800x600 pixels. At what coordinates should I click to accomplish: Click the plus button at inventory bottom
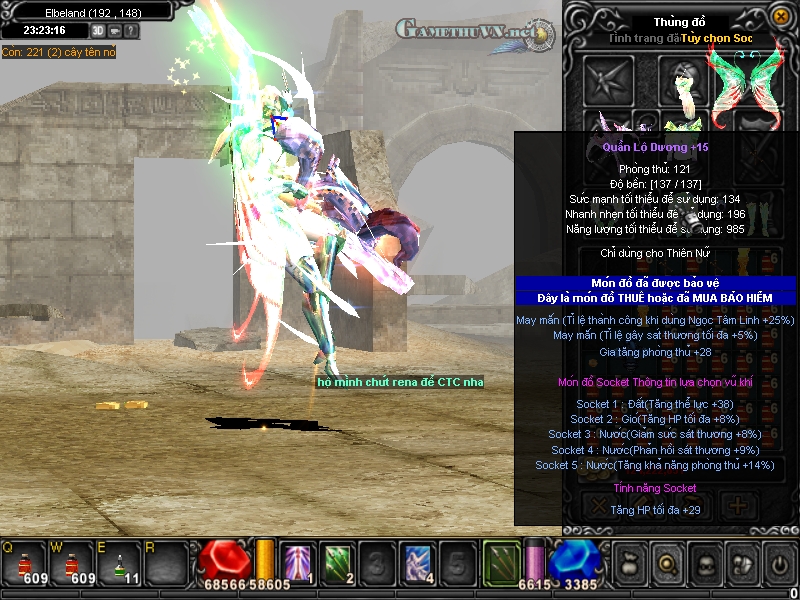(x=738, y=505)
